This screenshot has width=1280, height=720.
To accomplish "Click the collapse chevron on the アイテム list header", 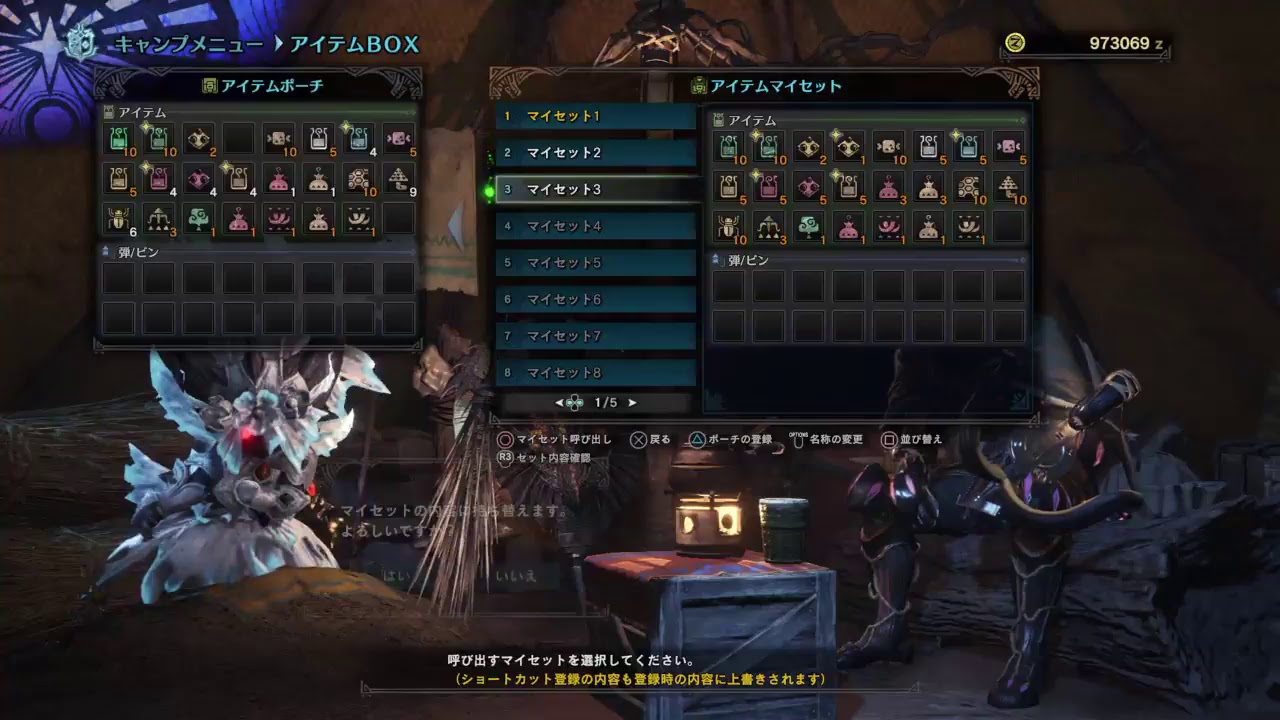I will click(413, 114).
